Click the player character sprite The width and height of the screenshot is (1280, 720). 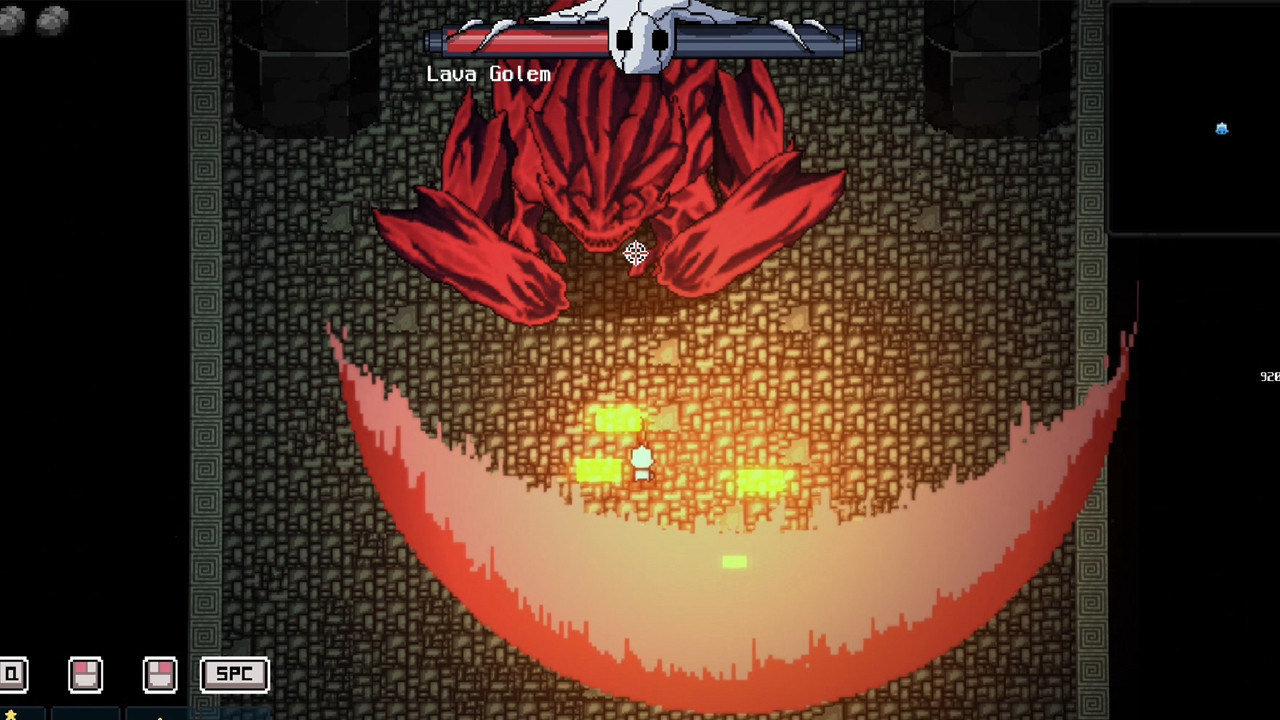click(x=641, y=462)
